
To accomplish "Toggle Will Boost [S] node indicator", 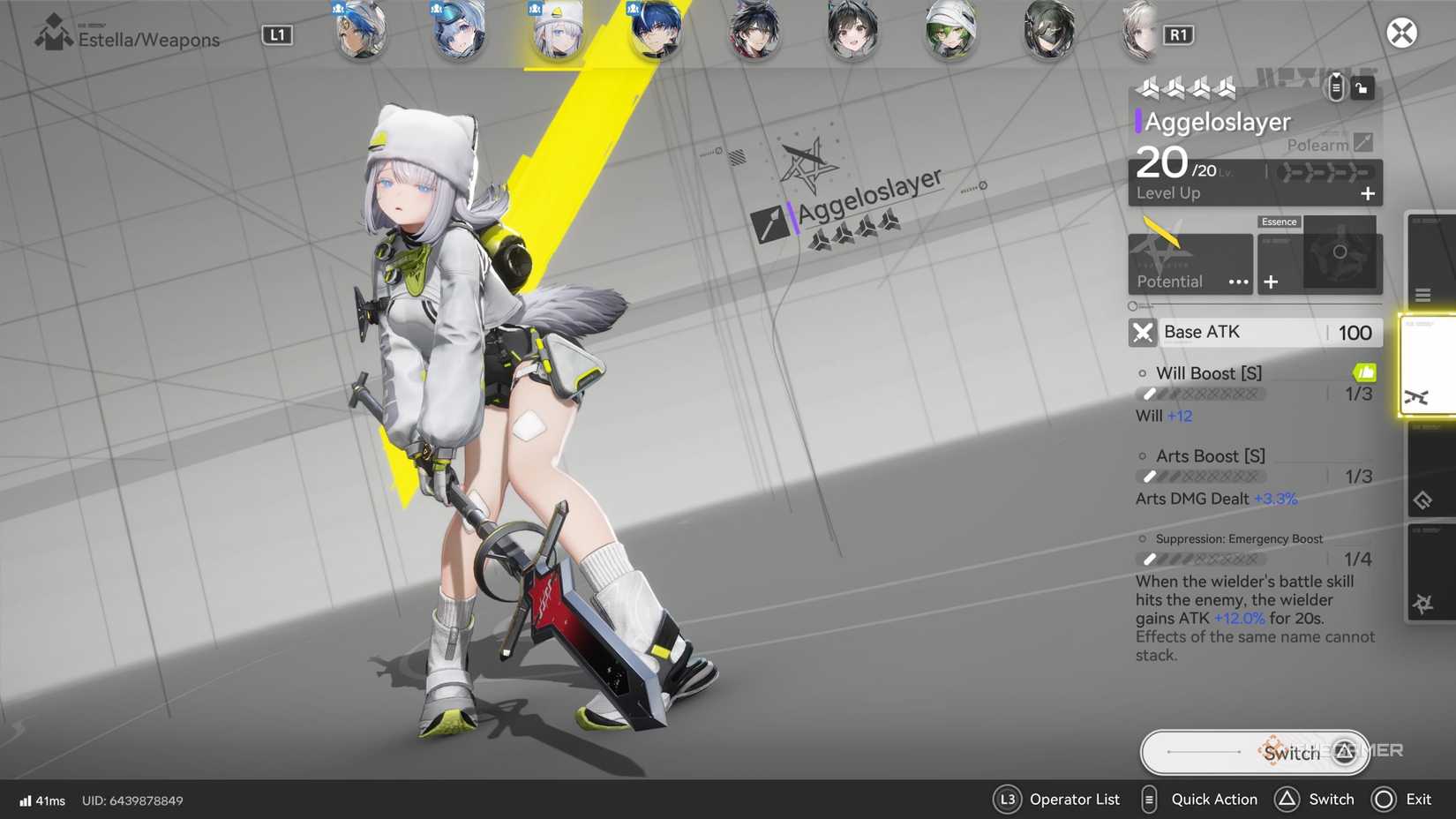I will pos(1141,372).
